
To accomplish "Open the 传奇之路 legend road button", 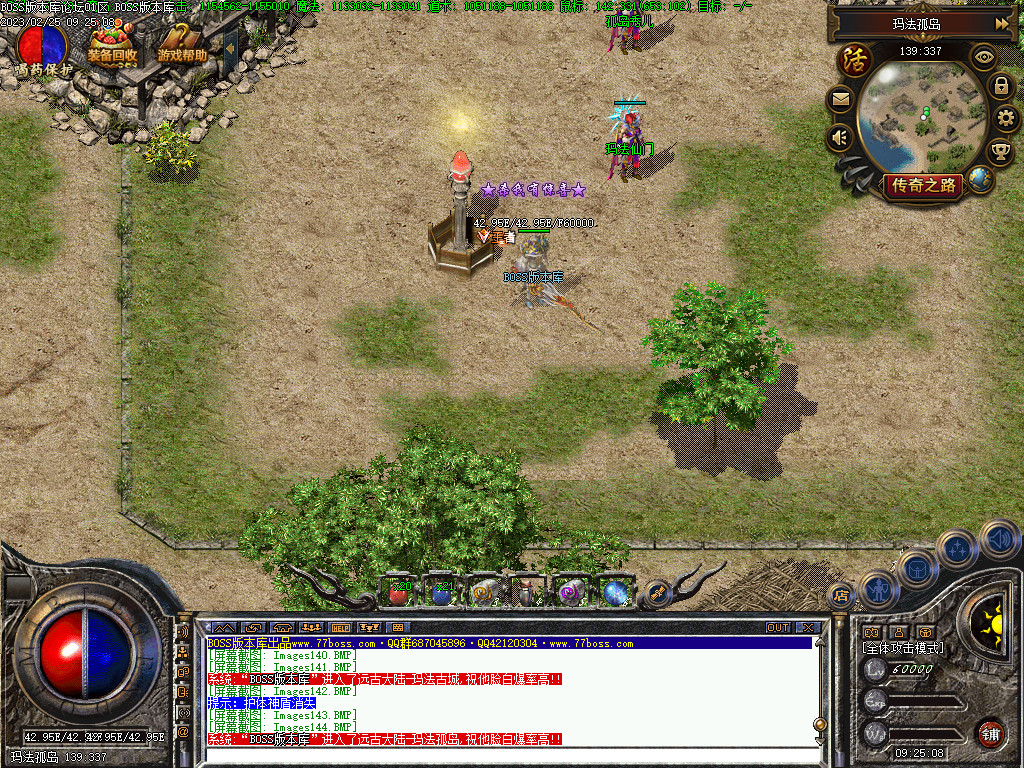I will (925, 185).
